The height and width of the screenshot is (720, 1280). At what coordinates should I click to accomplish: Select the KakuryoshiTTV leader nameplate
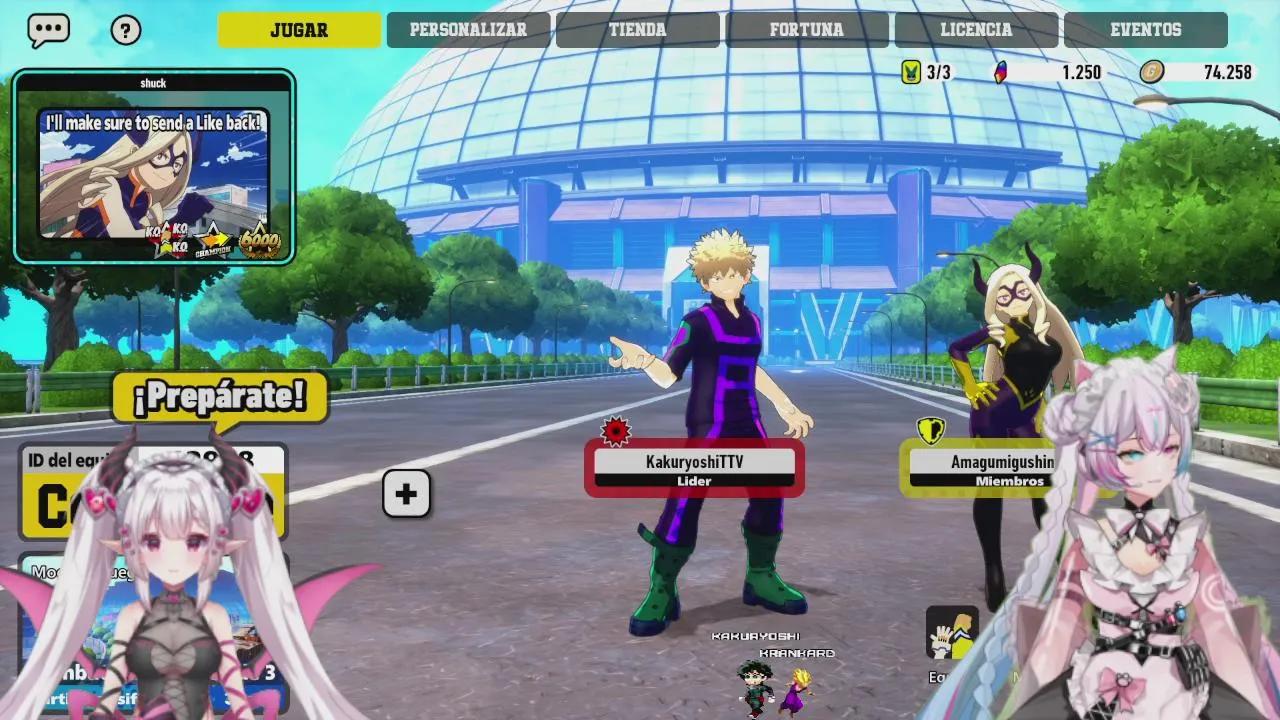click(x=694, y=468)
